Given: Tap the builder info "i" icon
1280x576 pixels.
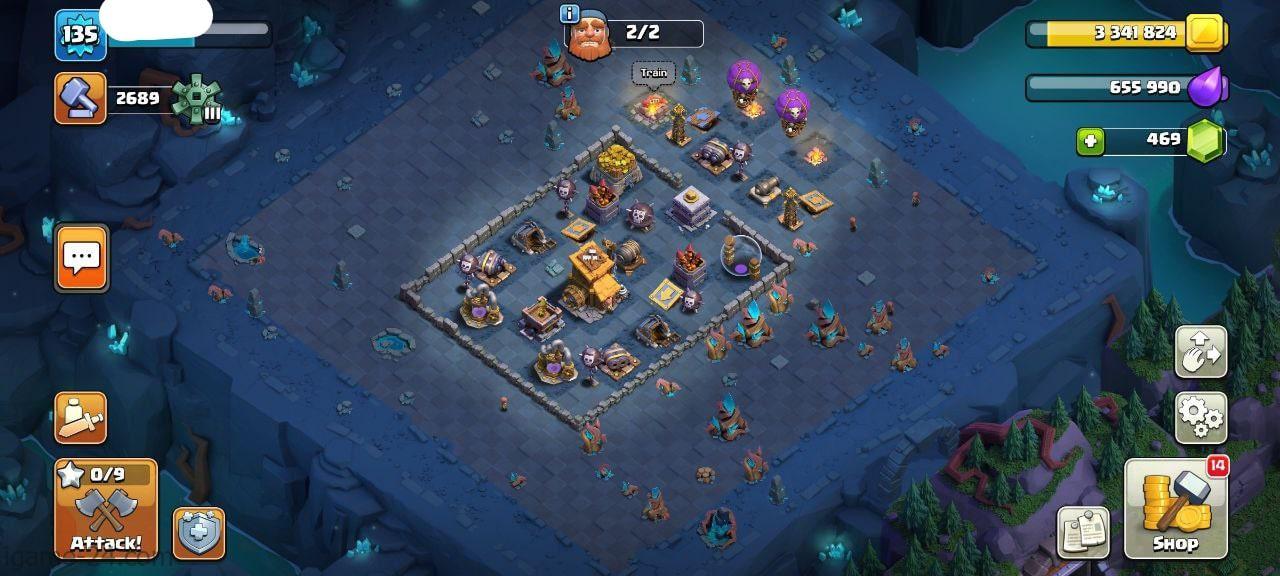Looking at the screenshot, I should [x=570, y=13].
